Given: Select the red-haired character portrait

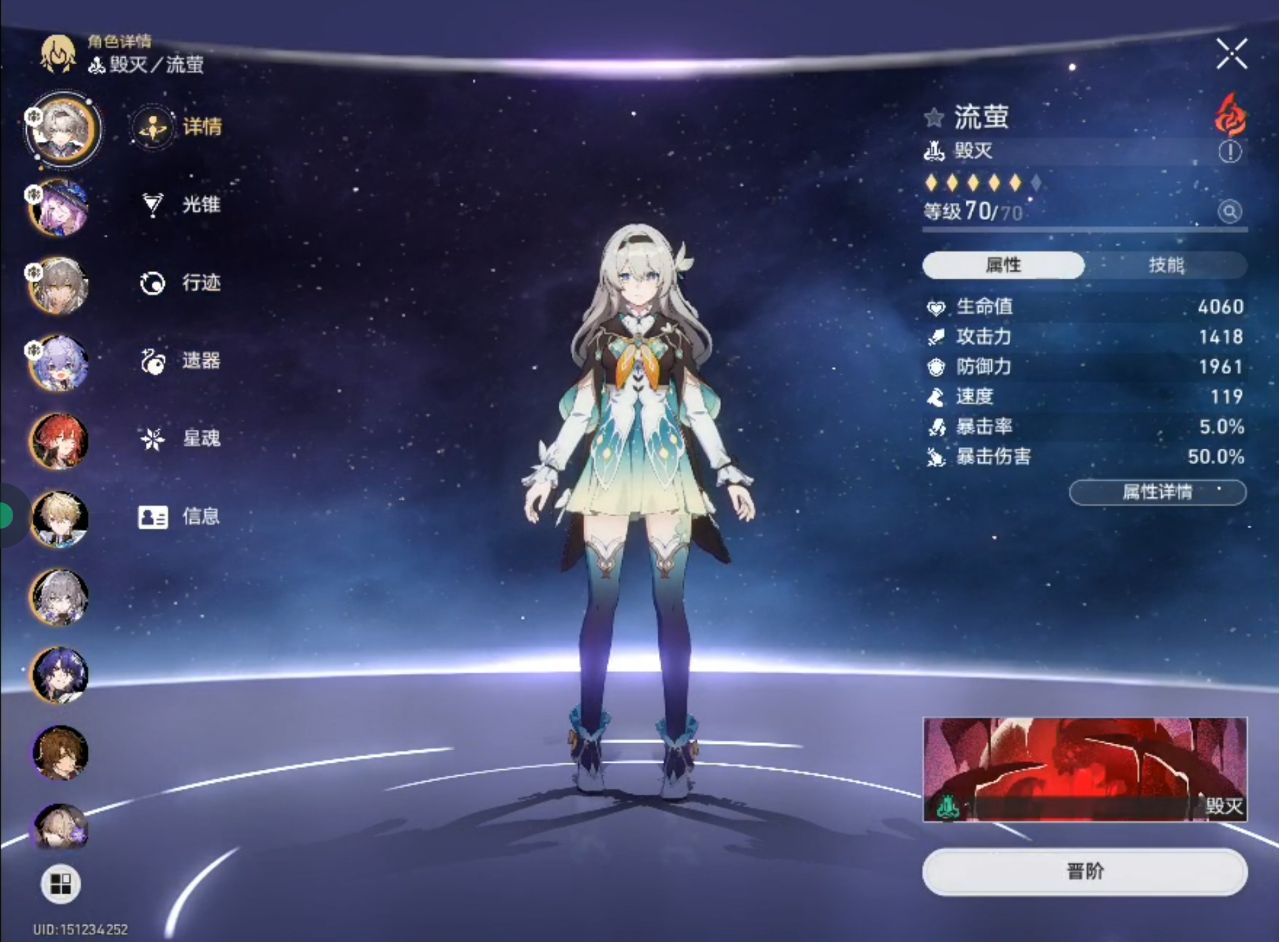Looking at the screenshot, I should pyautogui.click(x=60, y=441).
